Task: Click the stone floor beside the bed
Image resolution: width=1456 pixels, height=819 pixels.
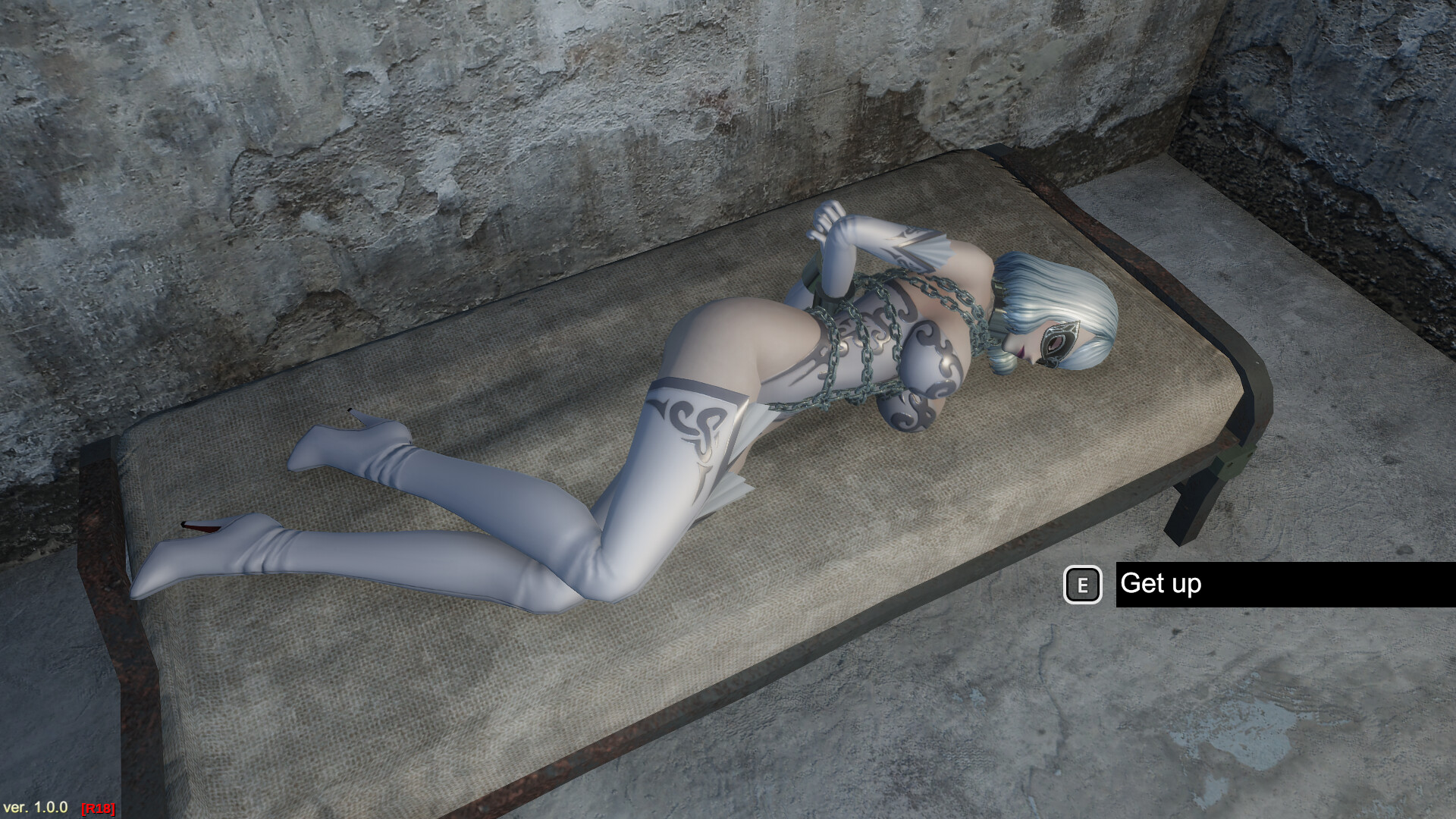Action: point(1289,720)
